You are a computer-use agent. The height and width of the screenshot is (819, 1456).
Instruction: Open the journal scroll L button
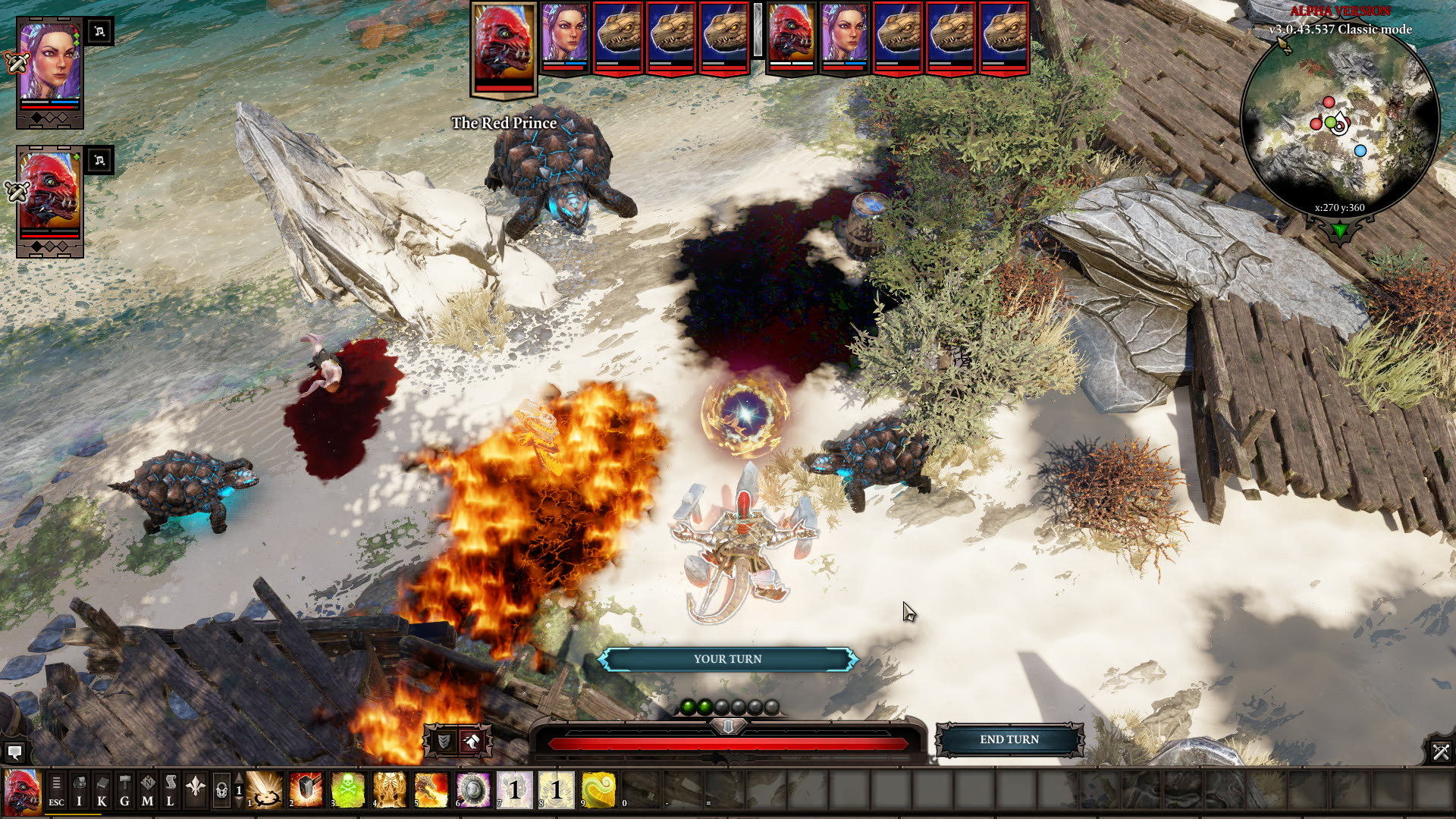171,789
